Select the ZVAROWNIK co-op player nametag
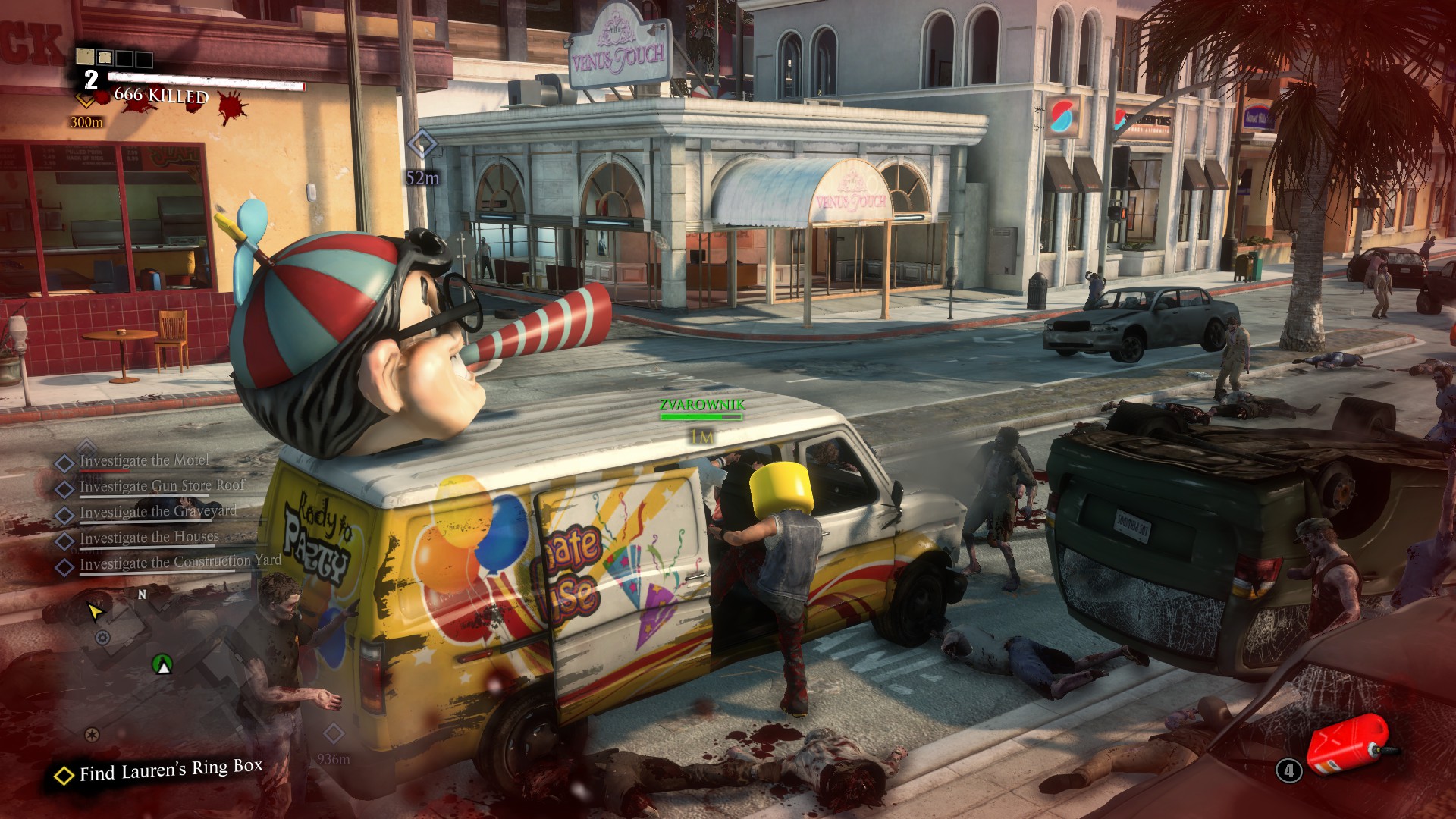 (701, 406)
